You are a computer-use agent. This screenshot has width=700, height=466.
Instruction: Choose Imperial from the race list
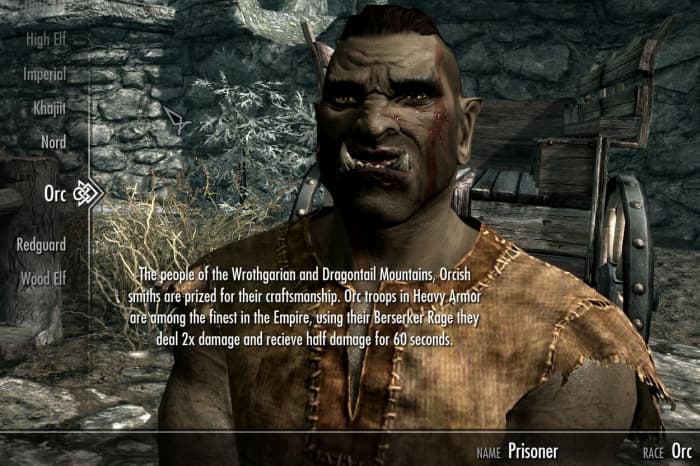[x=45, y=74]
